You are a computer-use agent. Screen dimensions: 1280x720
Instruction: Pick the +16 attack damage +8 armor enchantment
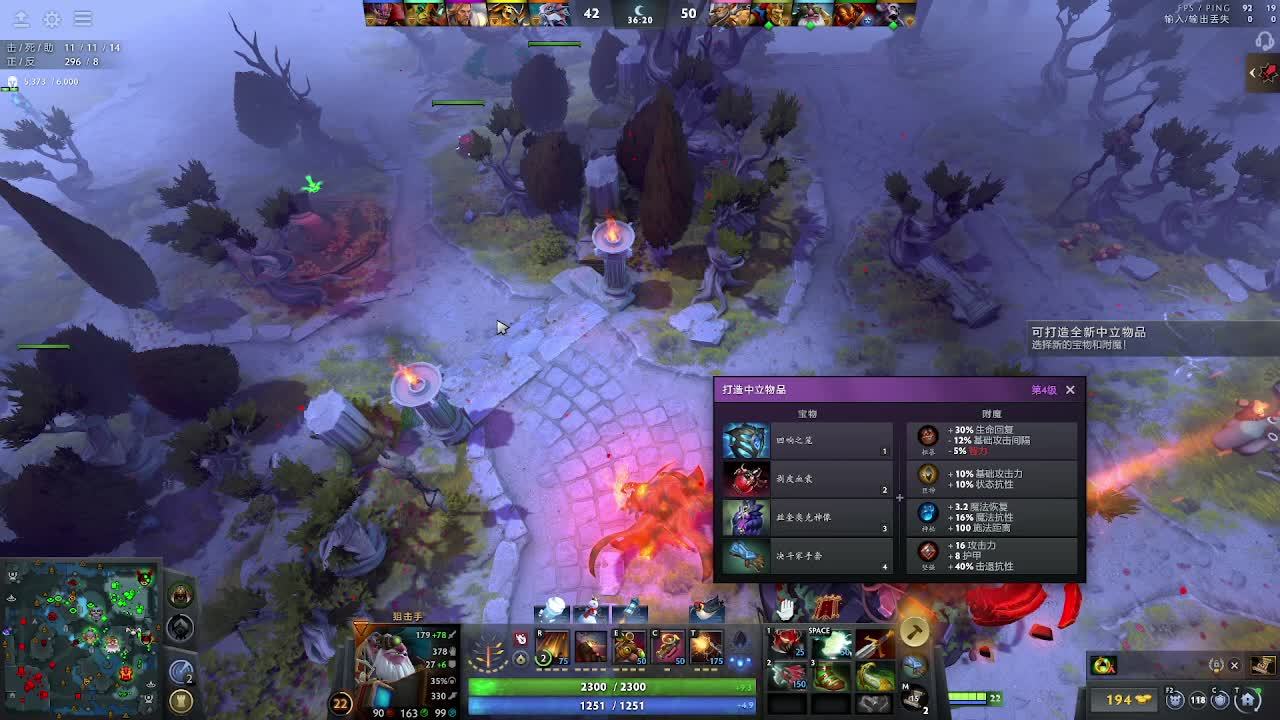click(992, 556)
